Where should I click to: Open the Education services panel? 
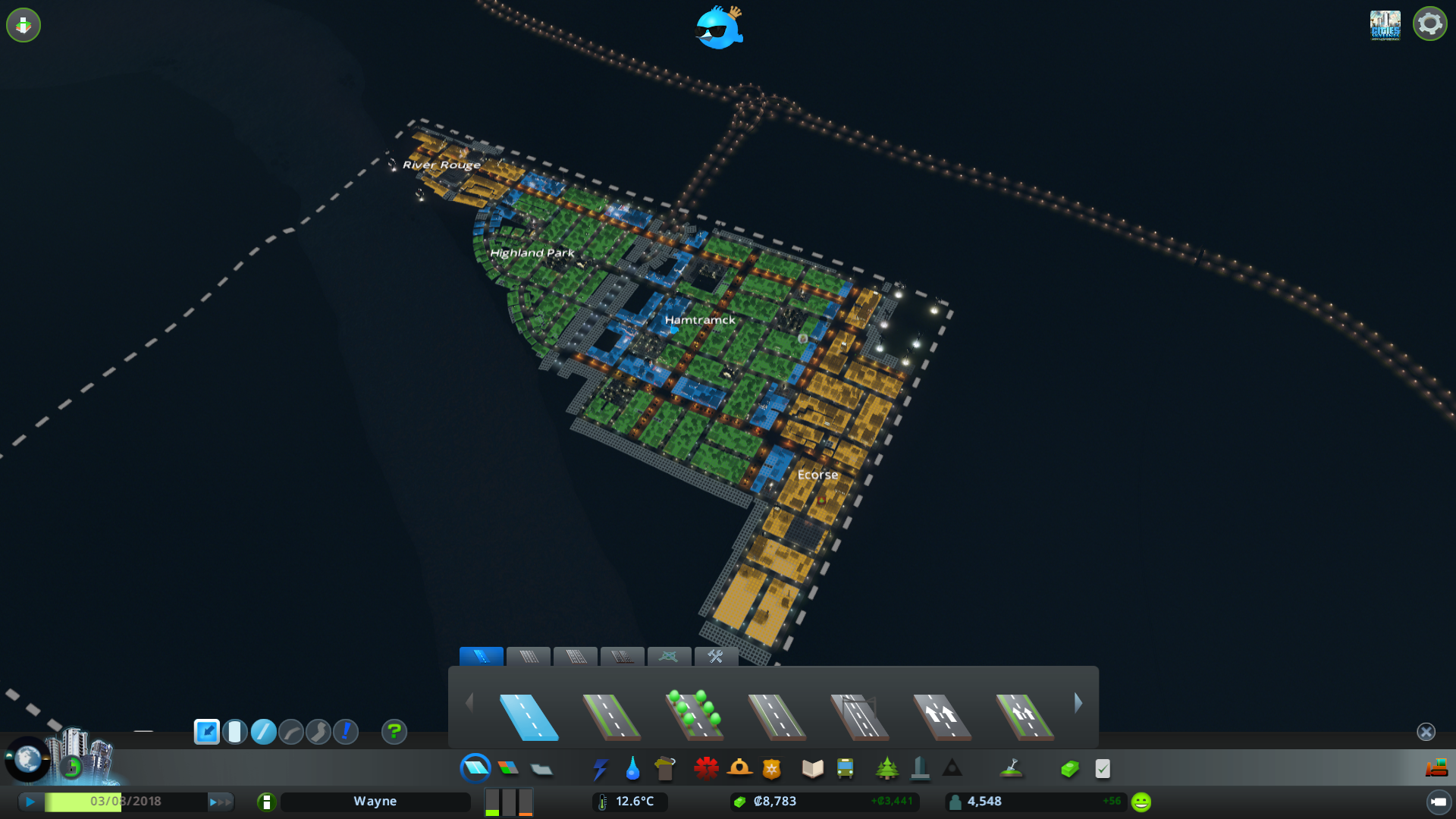click(811, 768)
